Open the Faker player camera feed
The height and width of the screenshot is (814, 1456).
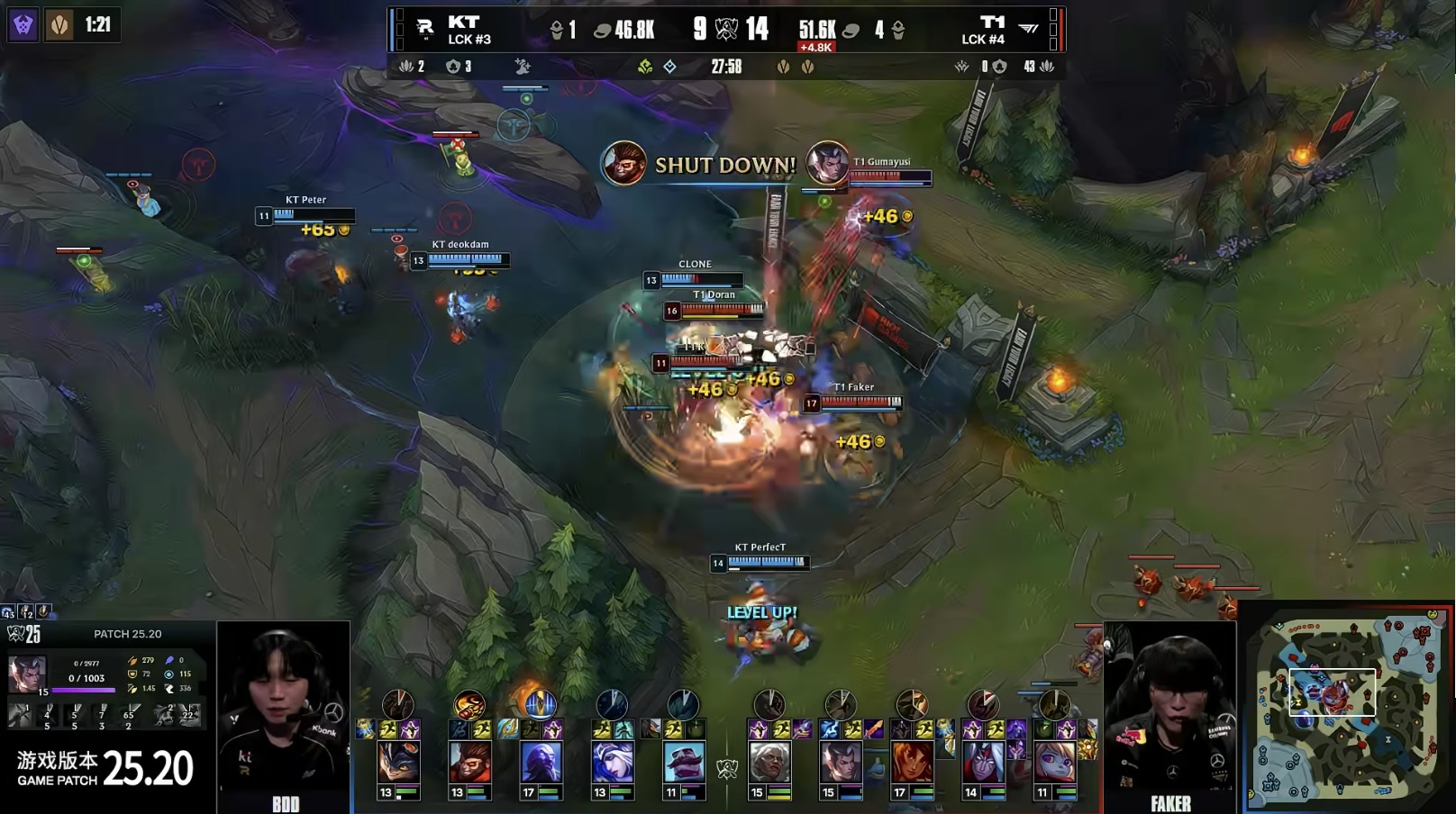(x=1170, y=711)
